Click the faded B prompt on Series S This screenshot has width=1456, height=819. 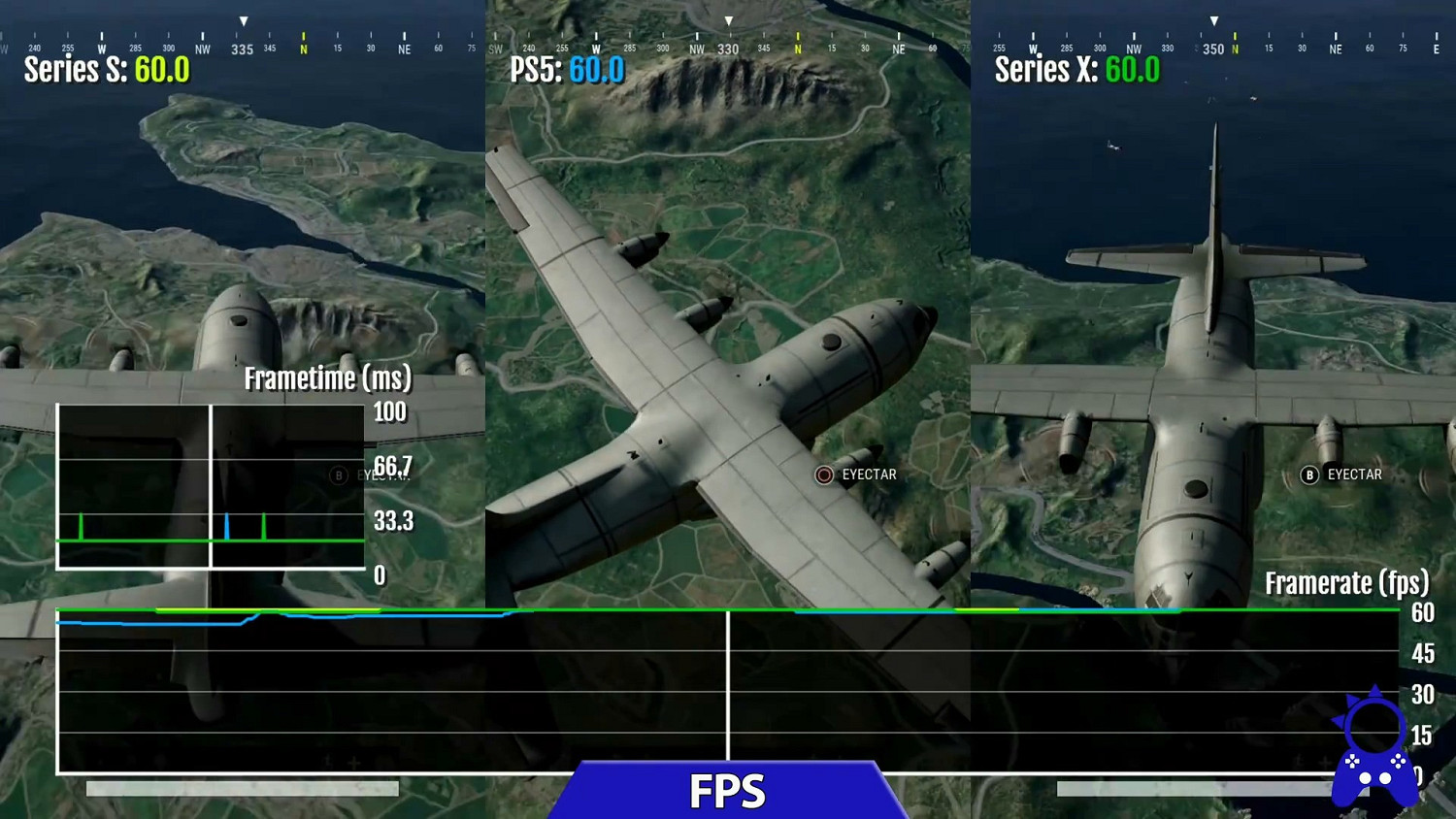(338, 475)
